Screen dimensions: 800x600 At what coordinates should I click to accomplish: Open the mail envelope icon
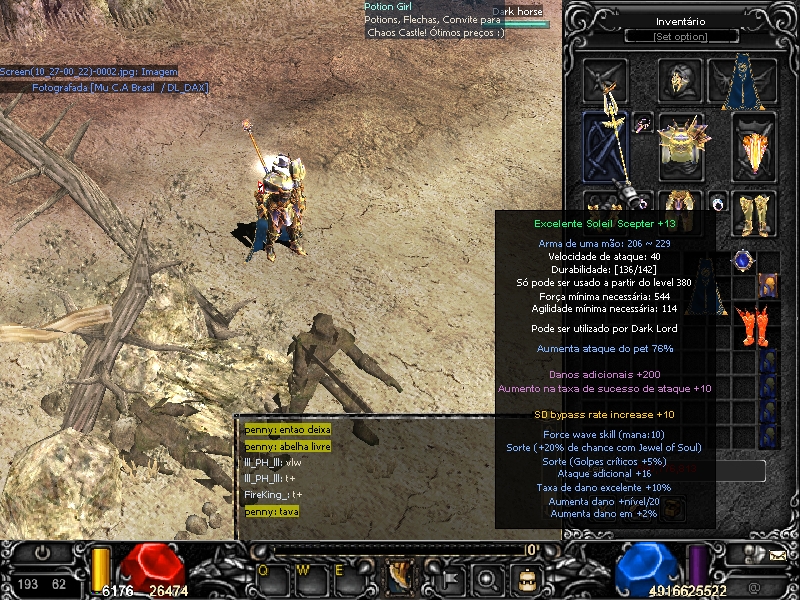click(x=776, y=552)
